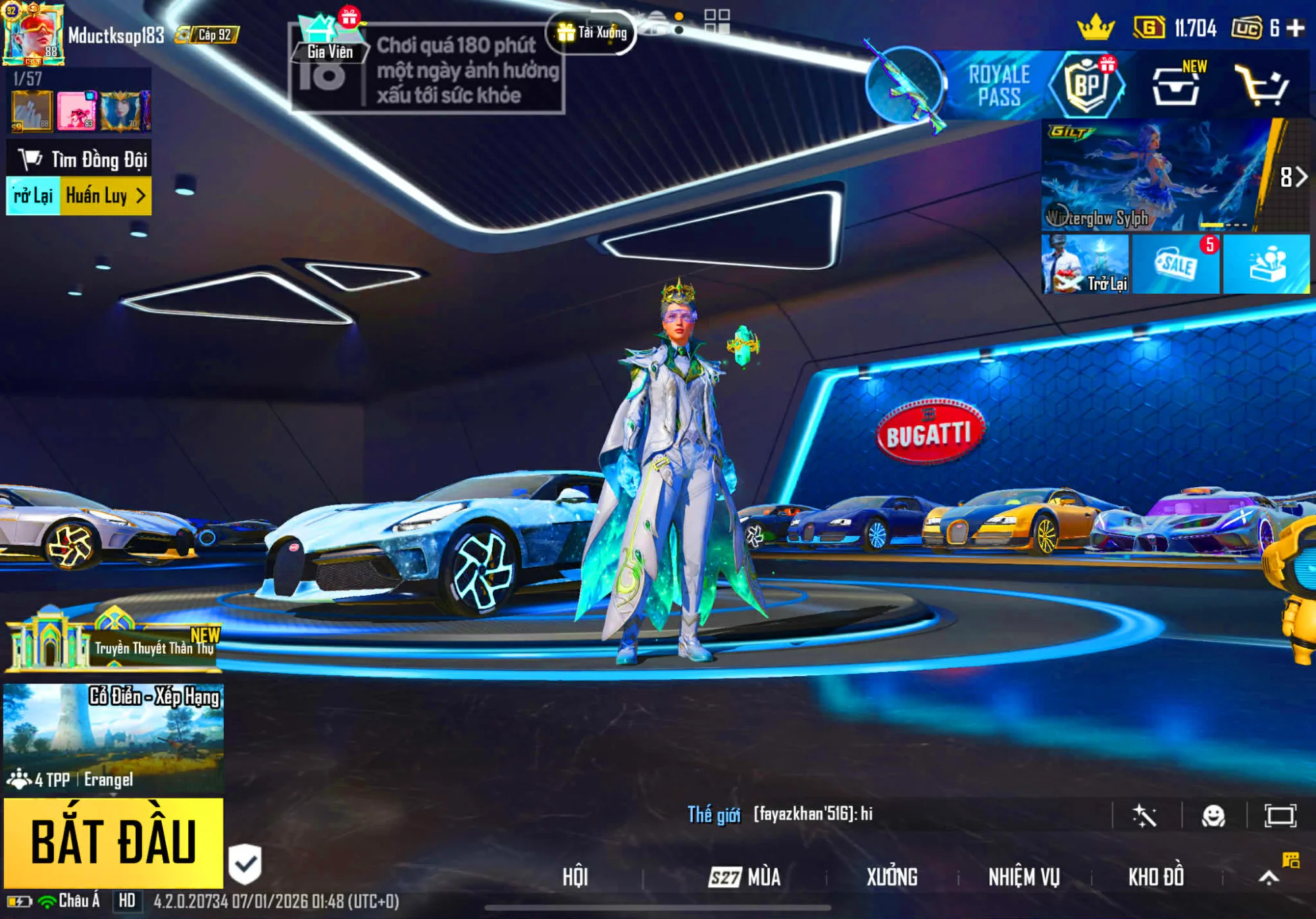Open the NHIỆM VỤ missions menu

(1024, 877)
